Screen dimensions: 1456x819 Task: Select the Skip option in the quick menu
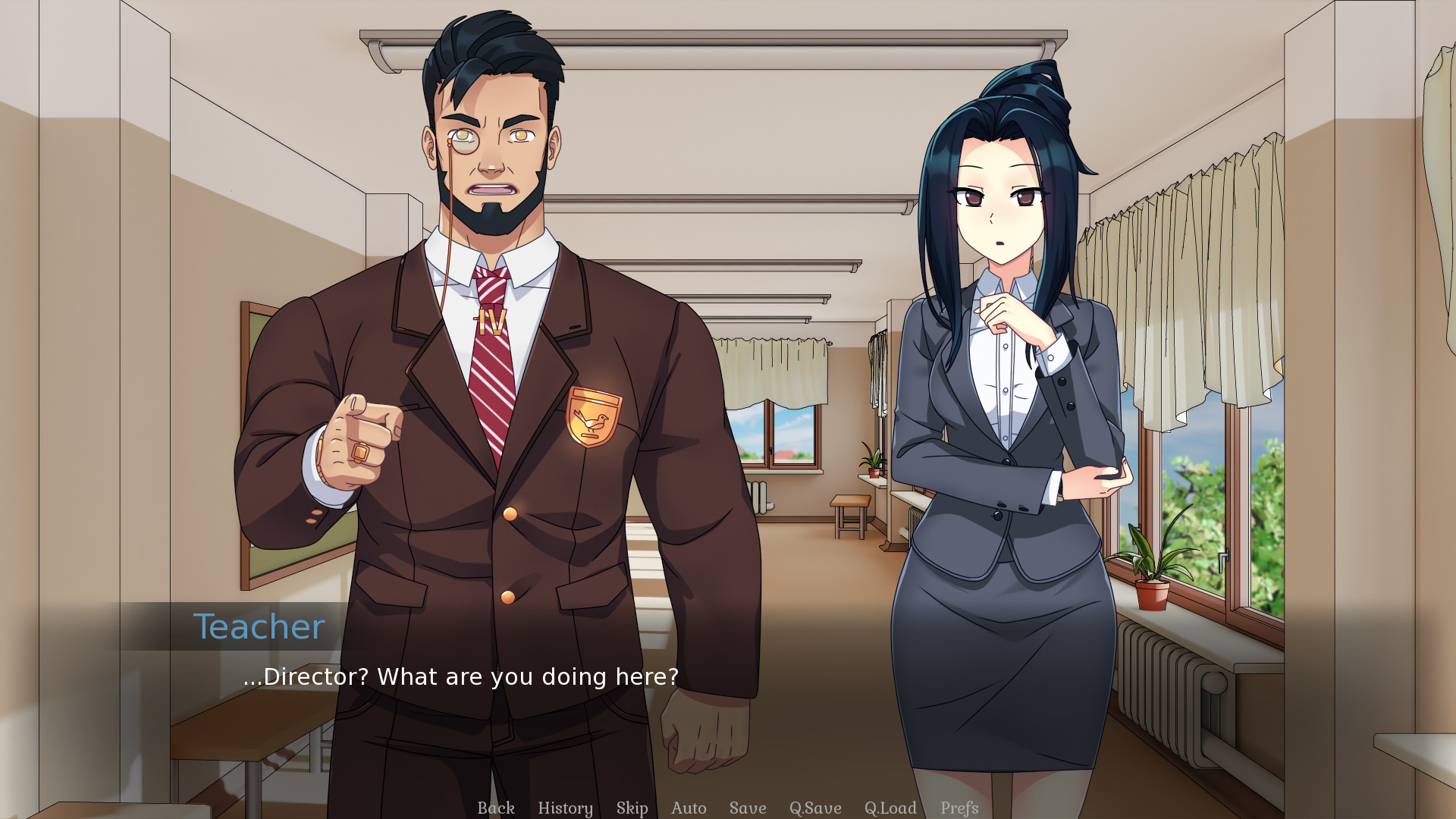coord(632,808)
